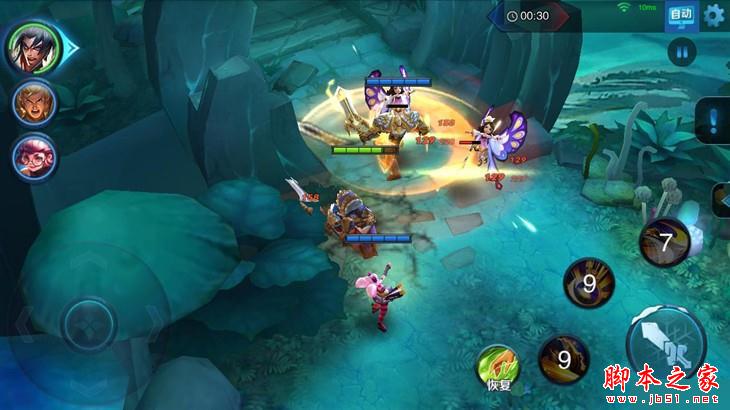Viewport: 730px width, 410px height.
Task: Activate the green 恢复 recovery skill
Action: click(498, 366)
